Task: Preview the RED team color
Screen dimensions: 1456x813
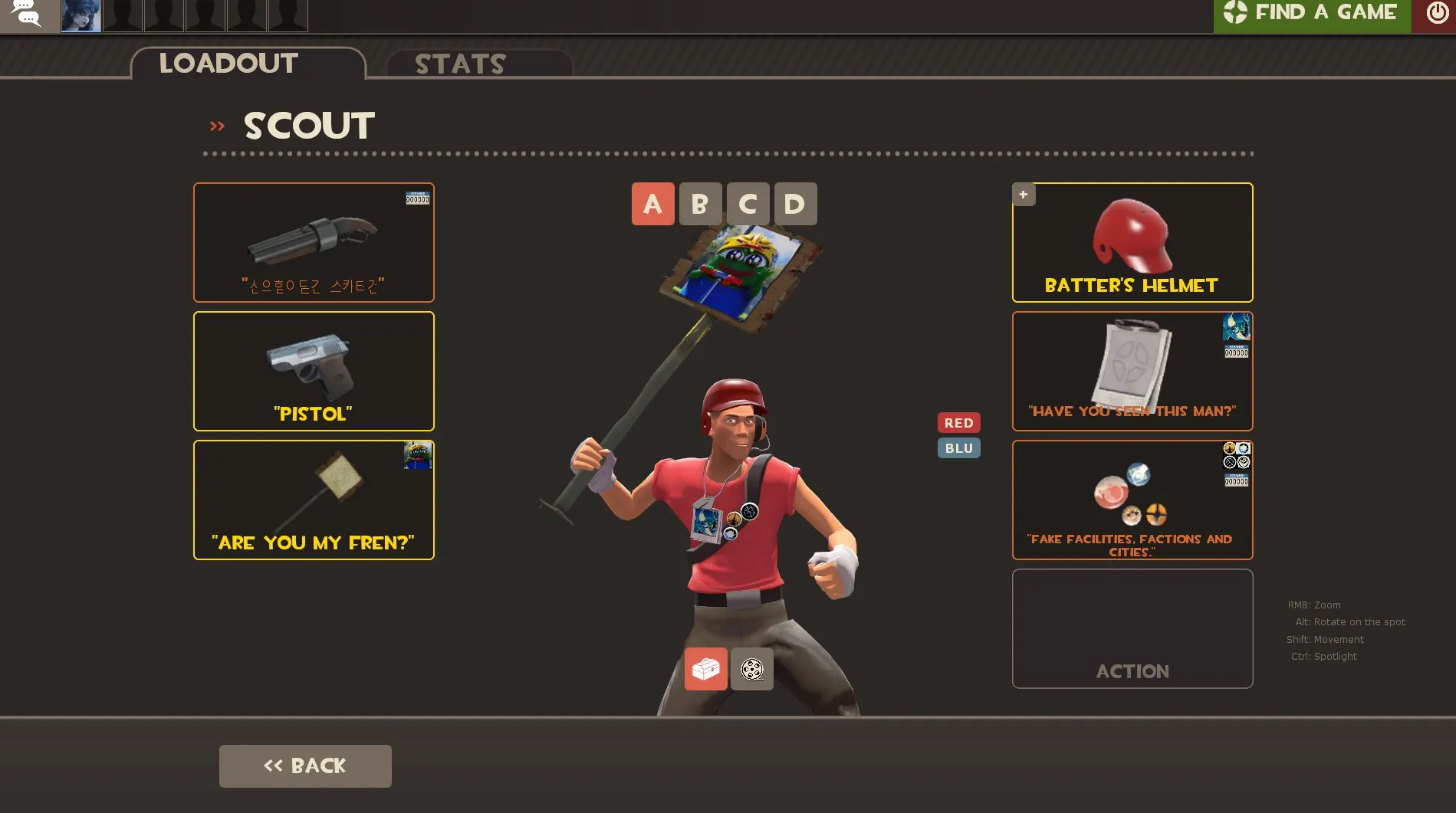Action: (958, 423)
